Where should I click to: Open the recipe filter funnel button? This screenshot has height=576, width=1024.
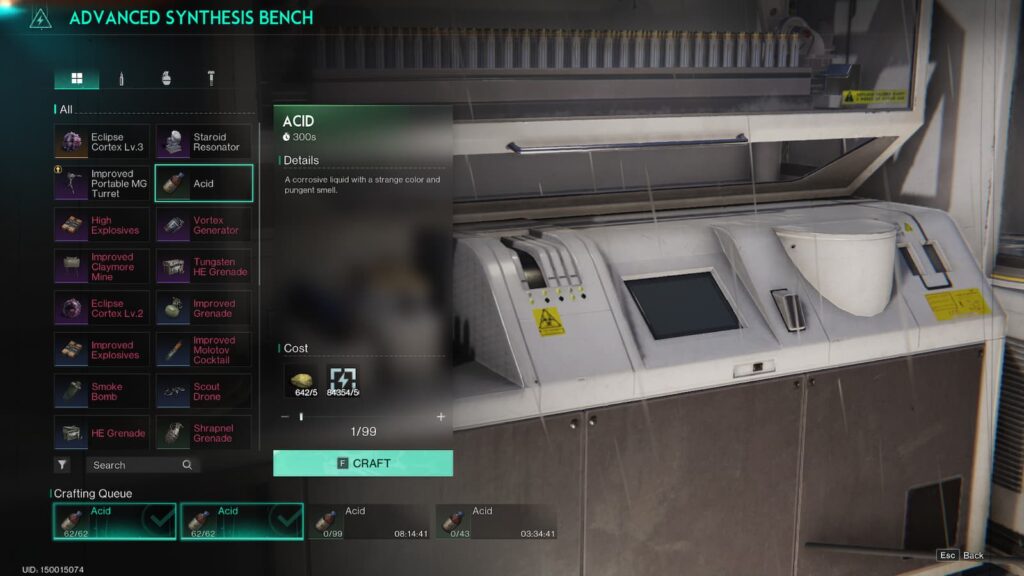tap(62, 465)
